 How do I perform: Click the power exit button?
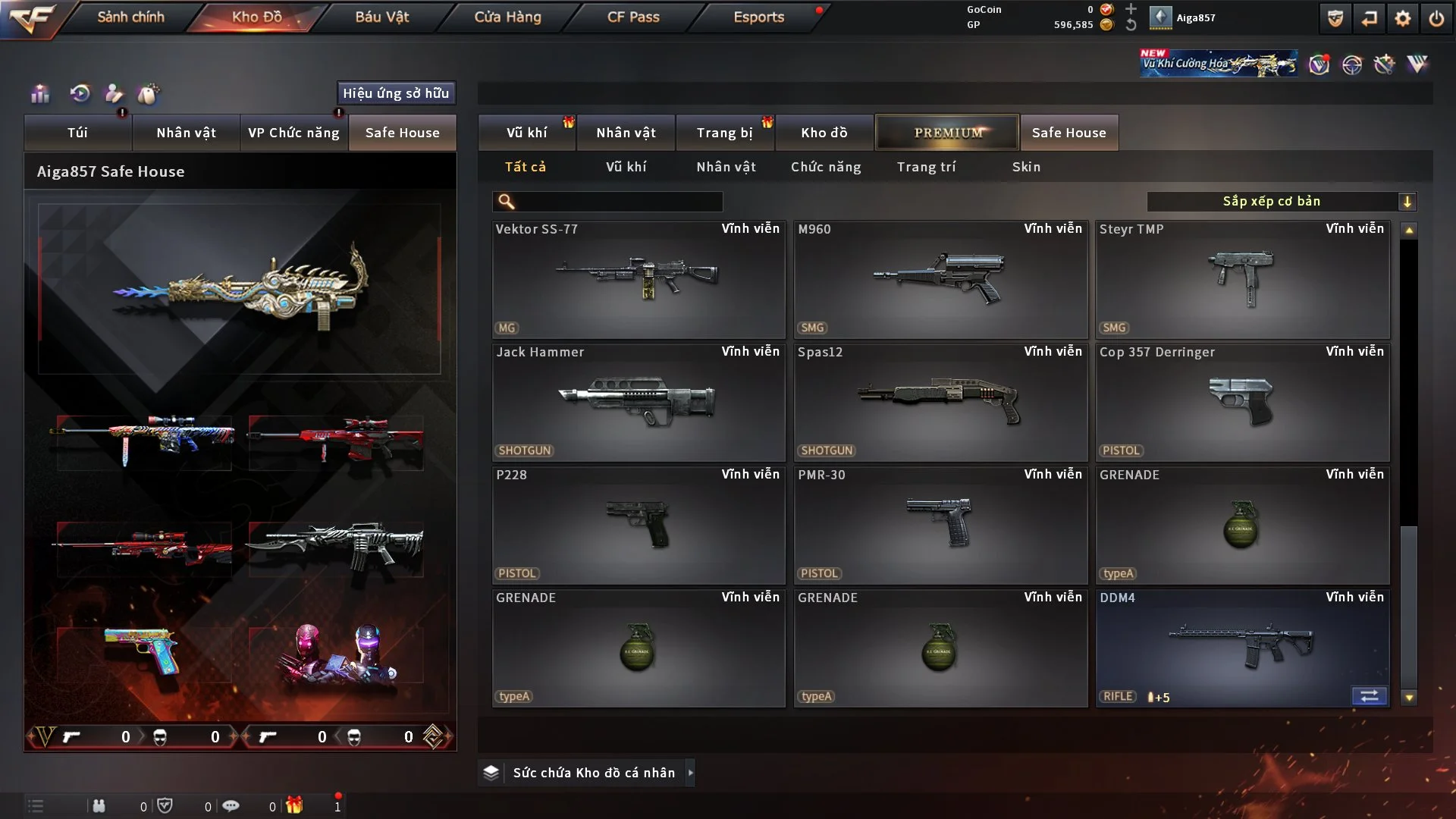pos(1436,18)
